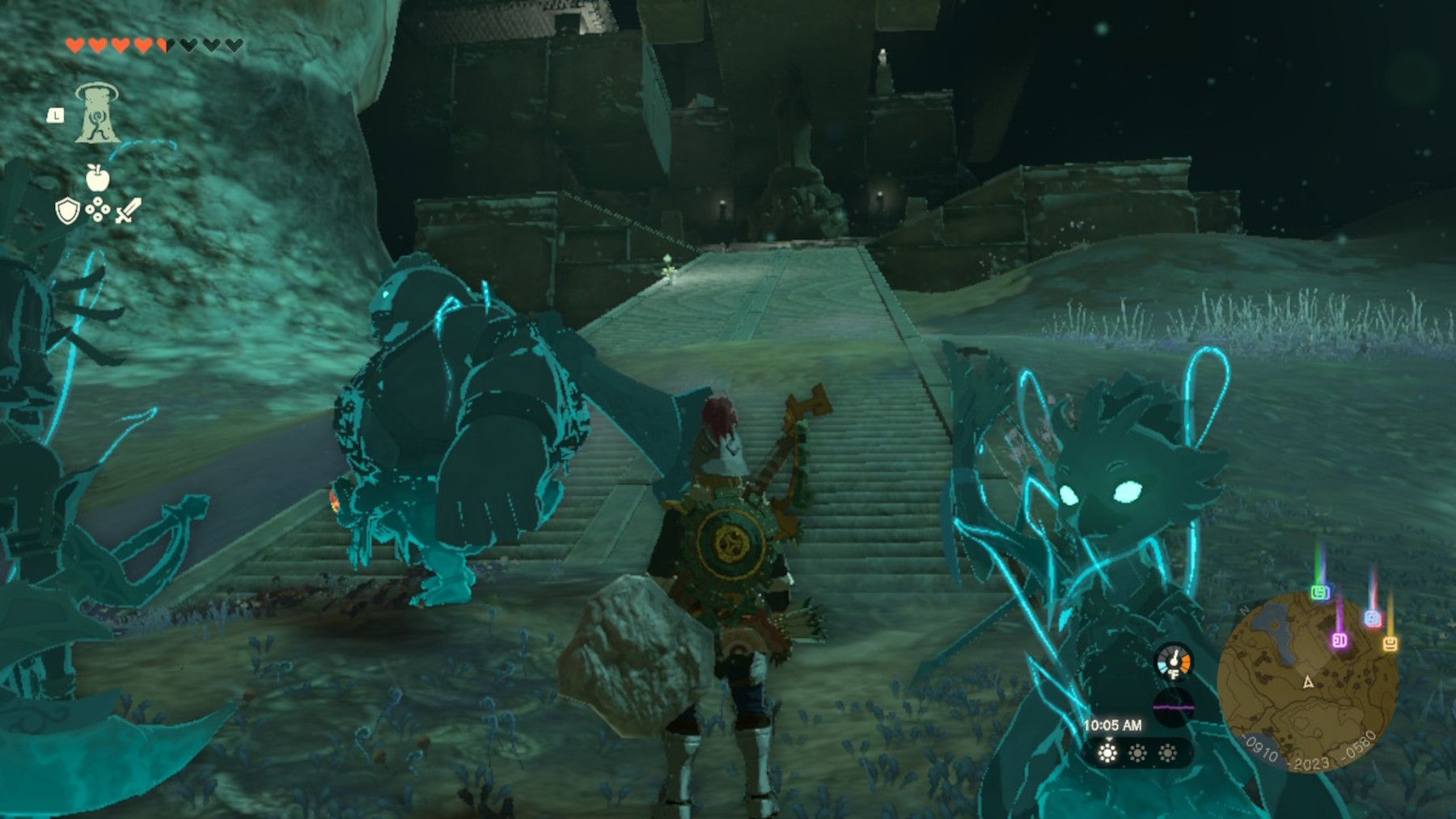
Task: Click the sword attack-up buff icon
Action: pyautogui.click(x=128, y=209)
